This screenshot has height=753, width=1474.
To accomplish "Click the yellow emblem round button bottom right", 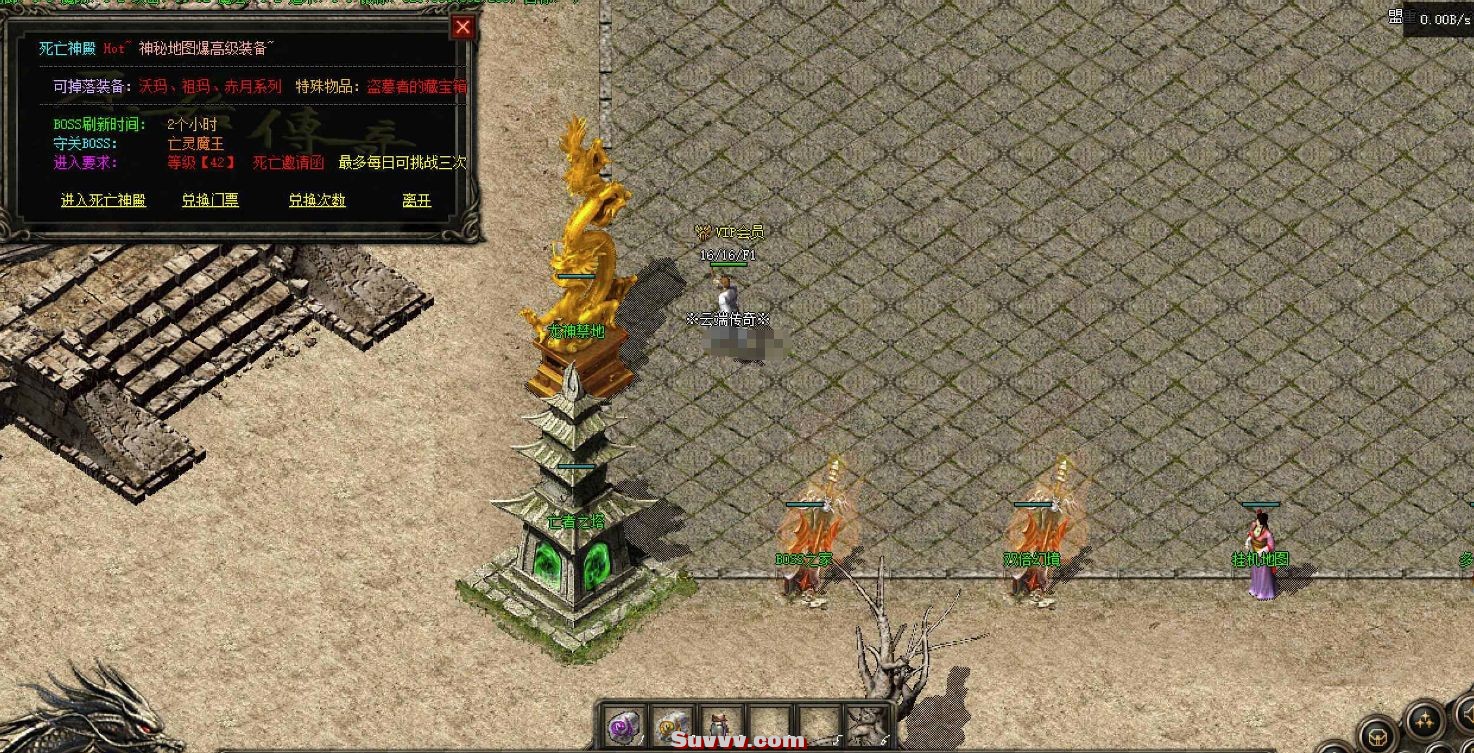I will pyautogui.click(x=1378, y=735).
